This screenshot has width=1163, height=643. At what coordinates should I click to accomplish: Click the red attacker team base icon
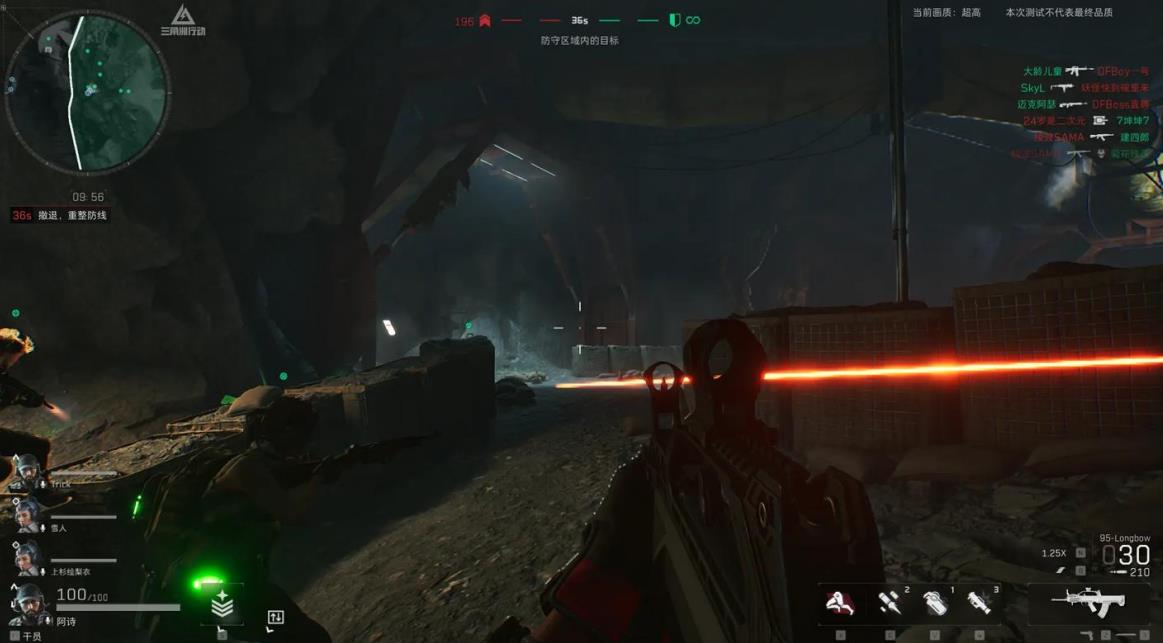click(485, 20)
